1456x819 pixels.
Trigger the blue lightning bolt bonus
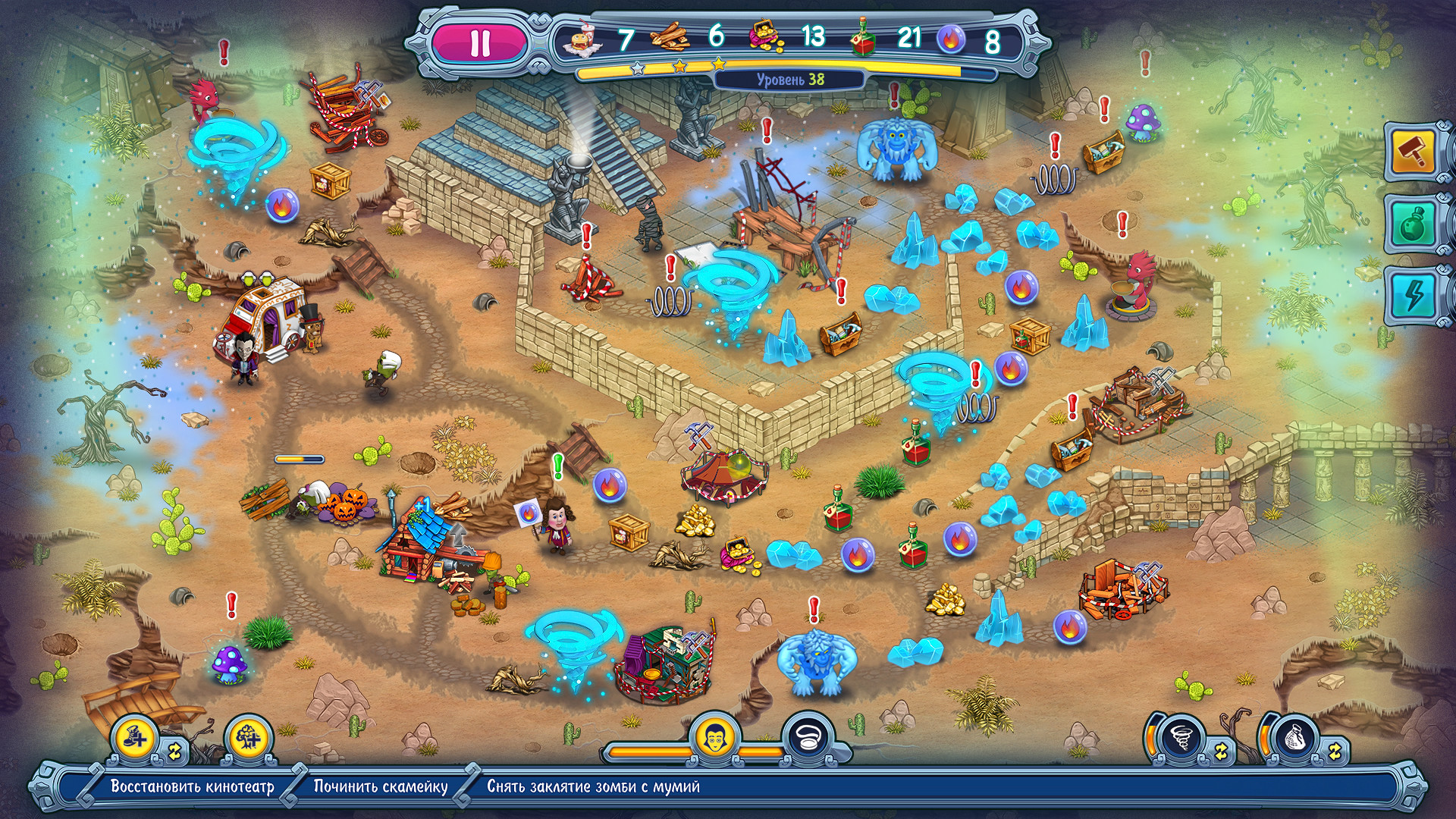[x=1413, y=296]
